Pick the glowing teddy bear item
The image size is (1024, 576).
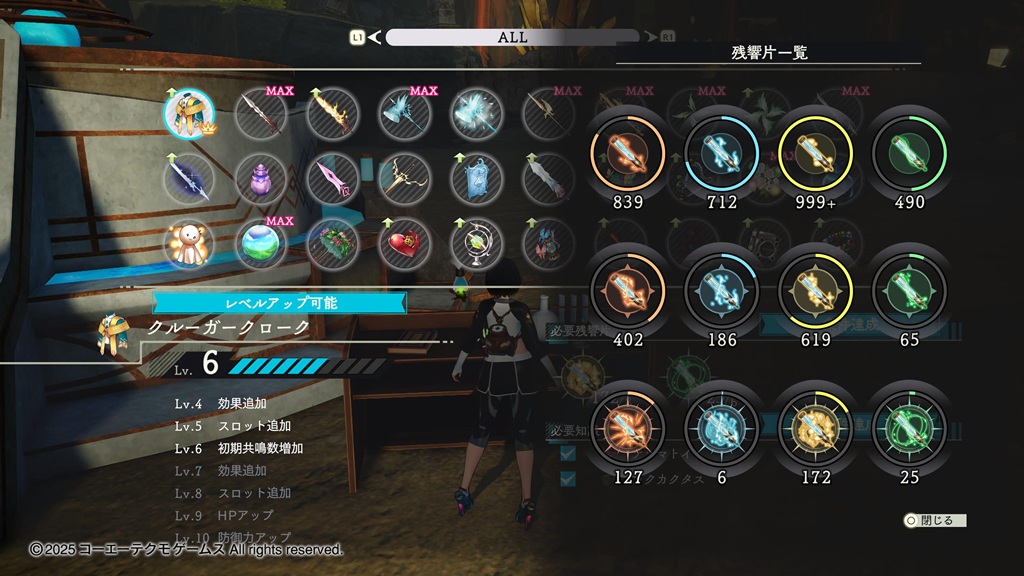click(x=189, y=245)
